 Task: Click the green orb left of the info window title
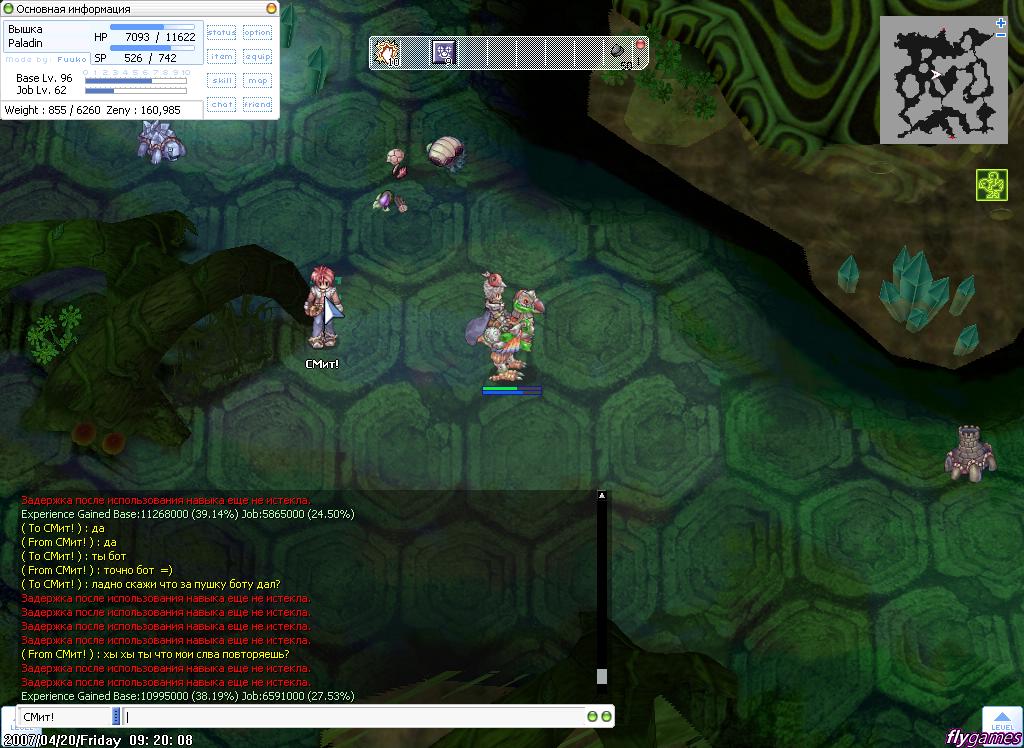click(8, 9)
